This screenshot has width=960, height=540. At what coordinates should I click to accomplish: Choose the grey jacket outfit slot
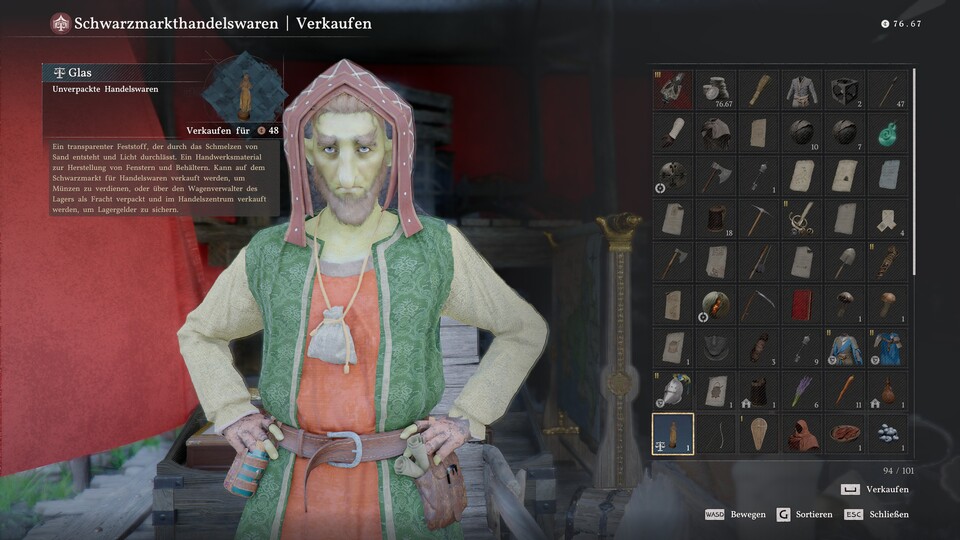point(802,89)
